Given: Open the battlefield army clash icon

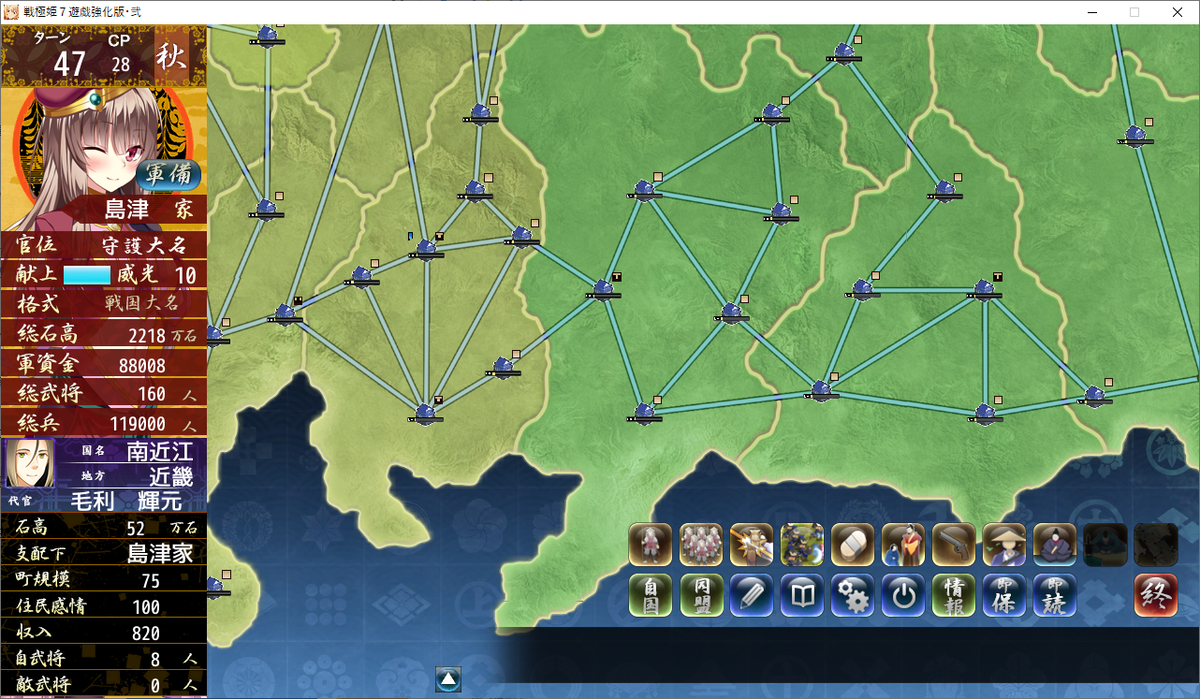Looking at the screenshot, I should (x=802, y=544).
